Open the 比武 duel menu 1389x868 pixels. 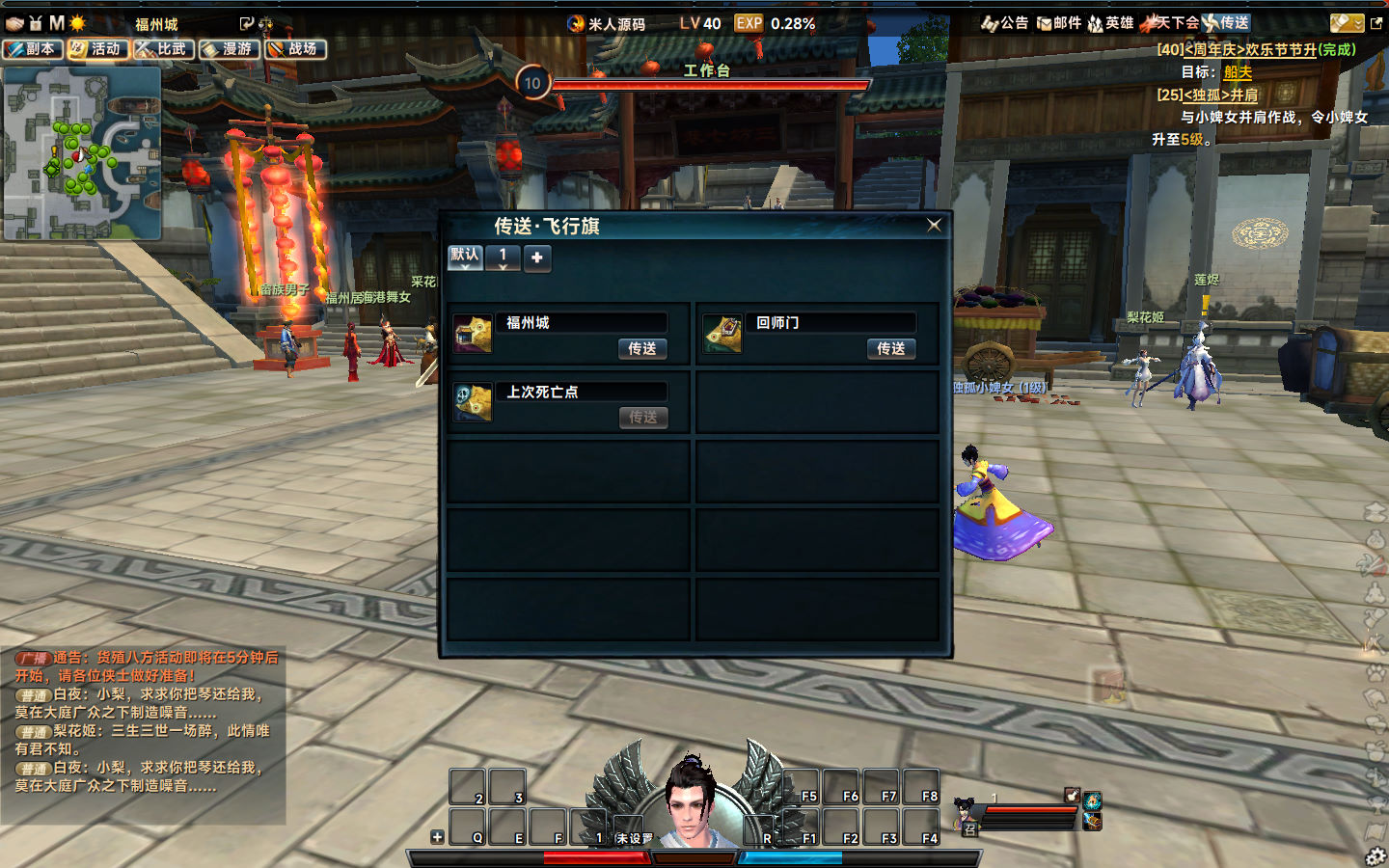click(164, 49)
